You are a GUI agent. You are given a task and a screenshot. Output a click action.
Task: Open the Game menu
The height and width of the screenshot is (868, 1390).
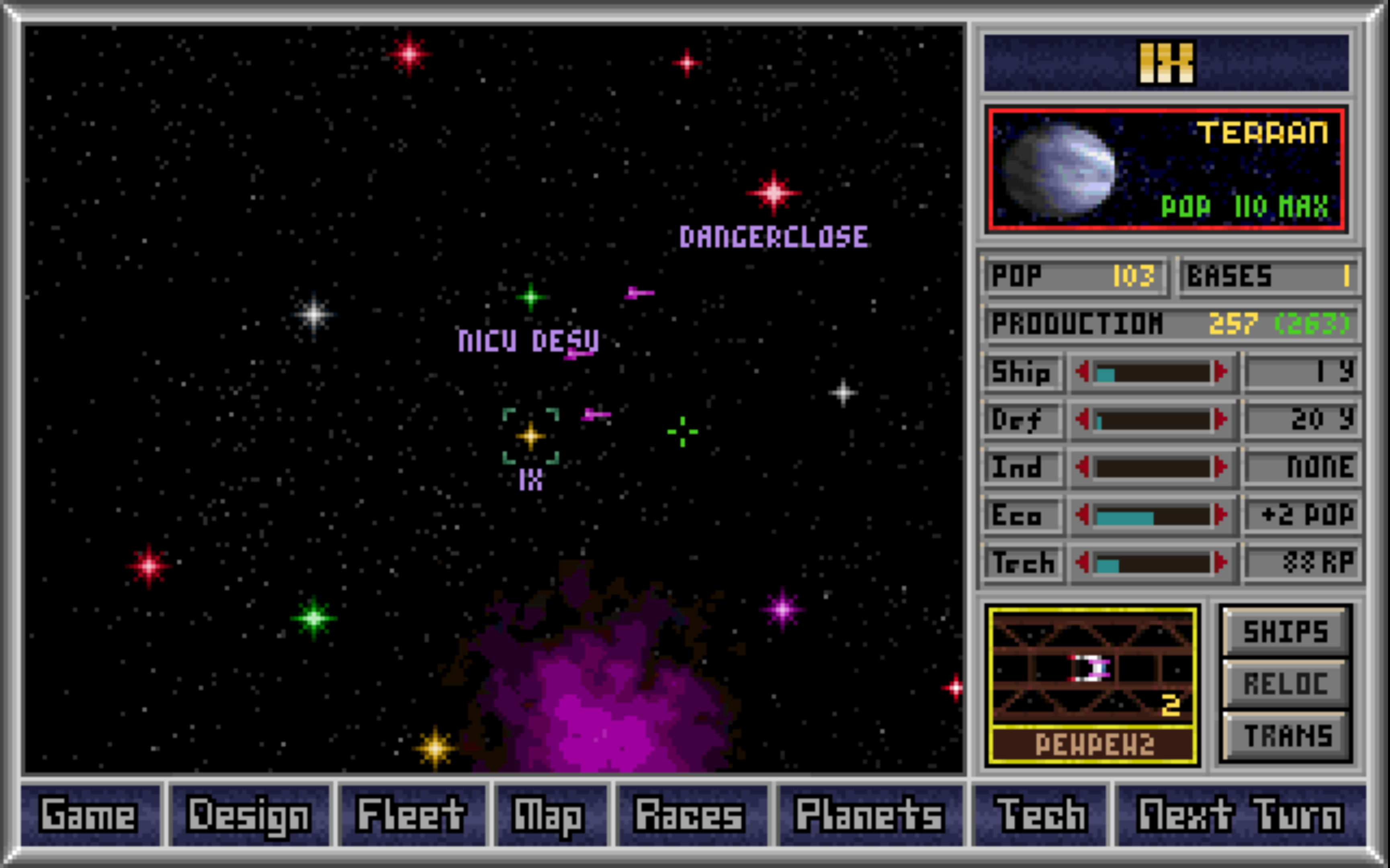[90, 815]
